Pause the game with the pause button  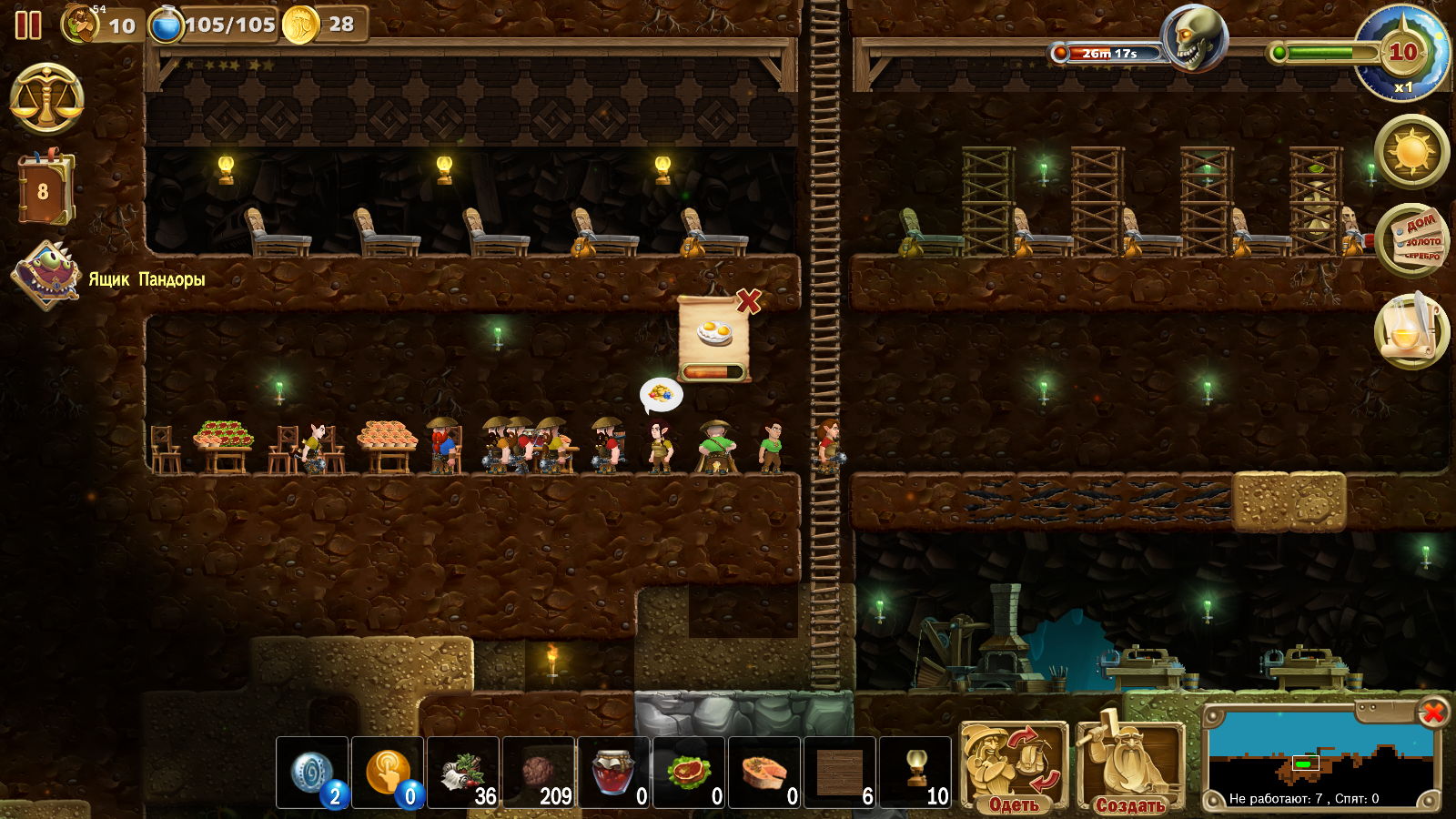coord(28,25)
